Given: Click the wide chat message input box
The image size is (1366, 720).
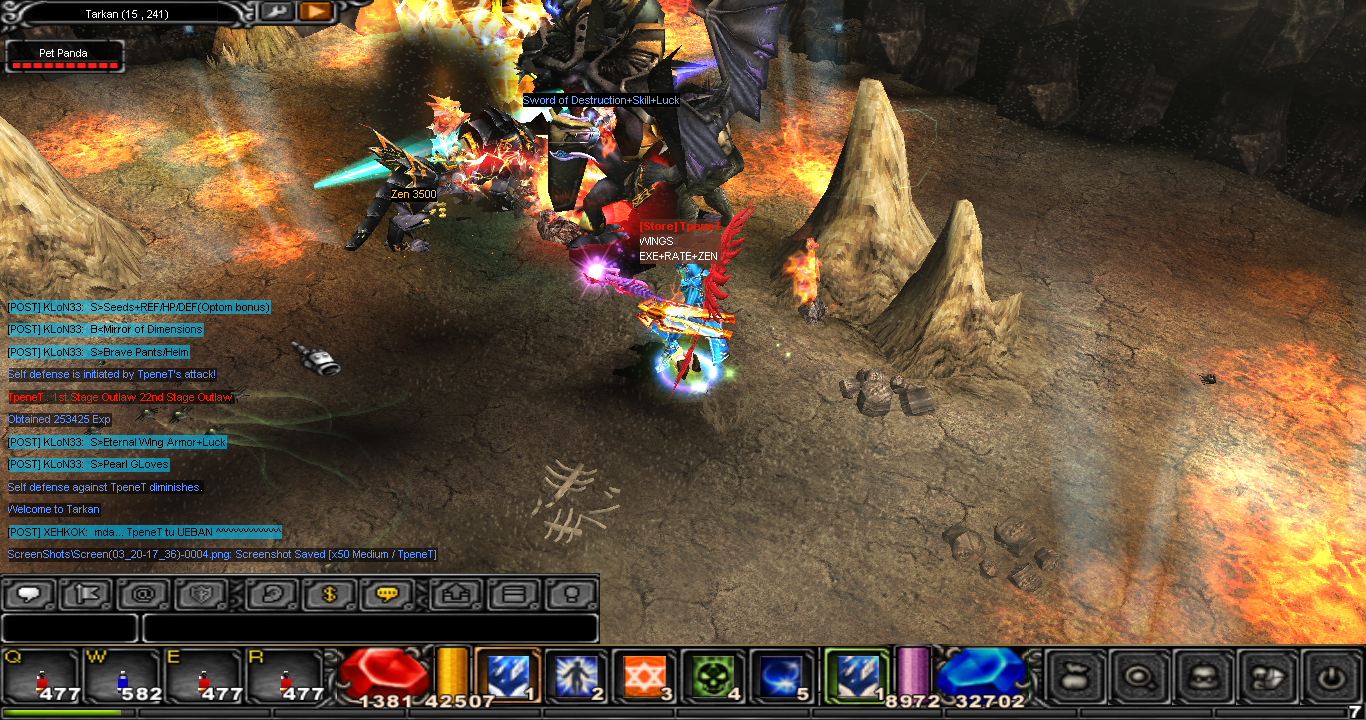Looking at the screenshot, I should click(x=370, y=628).
